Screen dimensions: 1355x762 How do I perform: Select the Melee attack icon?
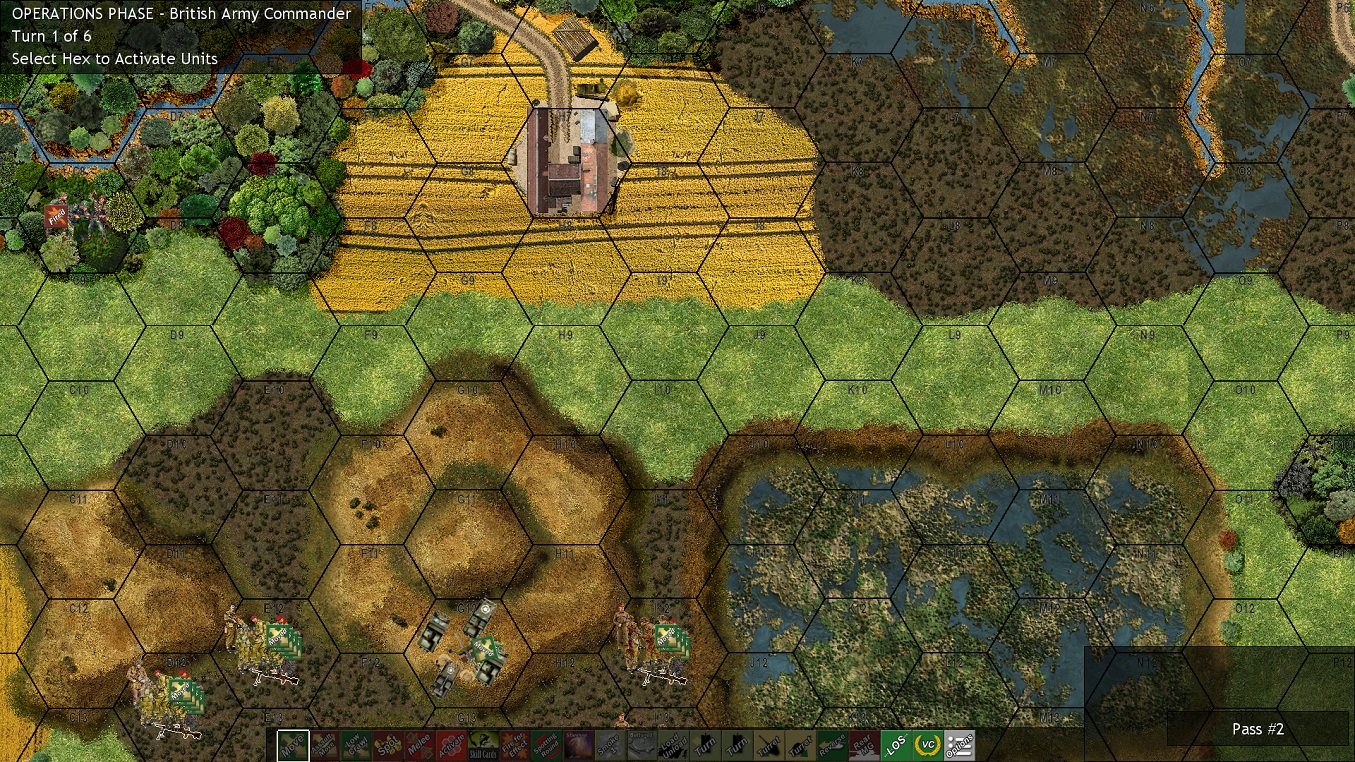[417, 744]
